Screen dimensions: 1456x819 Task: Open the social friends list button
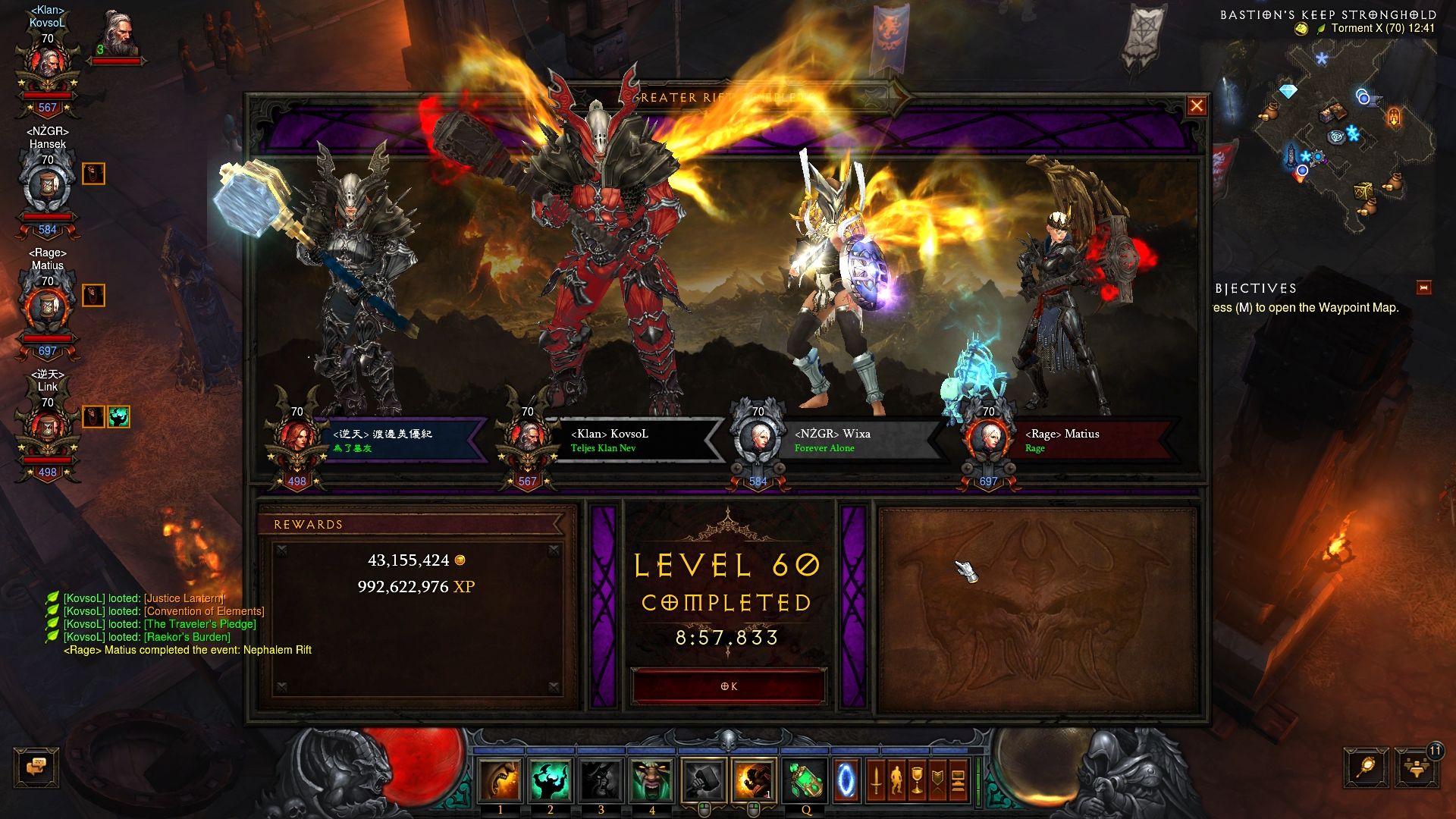pyautogui.click(x=1415, y=767)
